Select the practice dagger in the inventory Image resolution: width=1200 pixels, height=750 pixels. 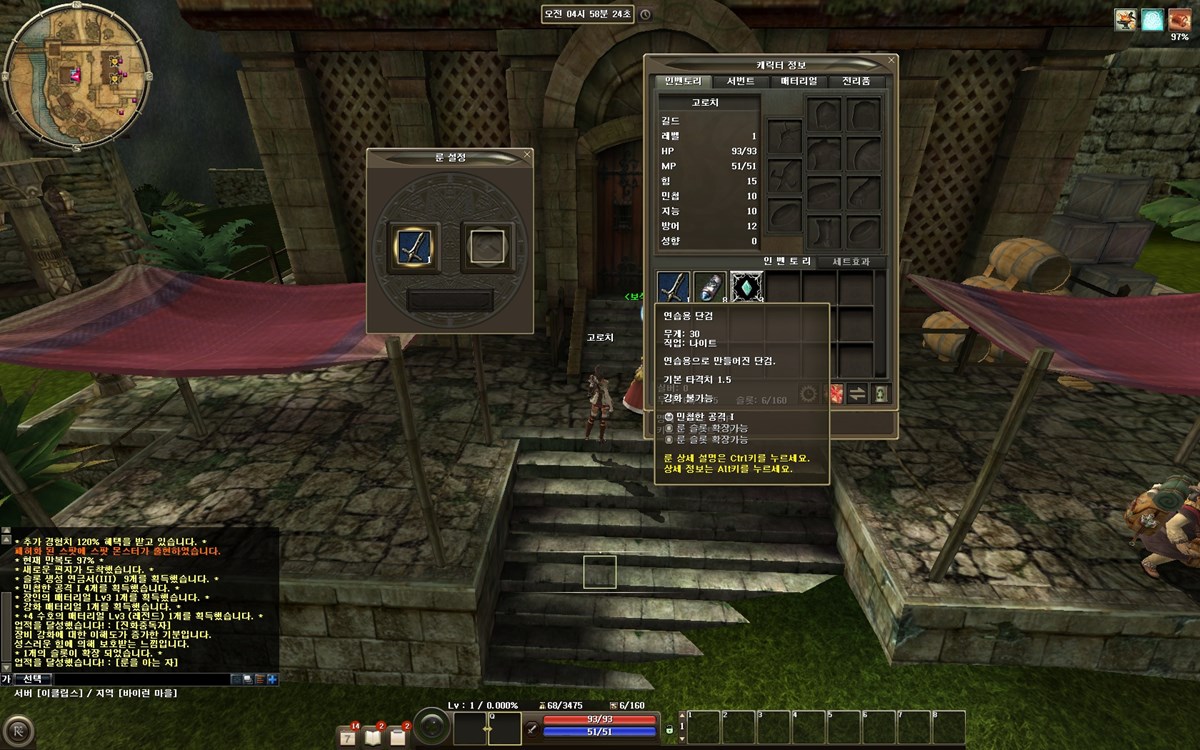674,287
